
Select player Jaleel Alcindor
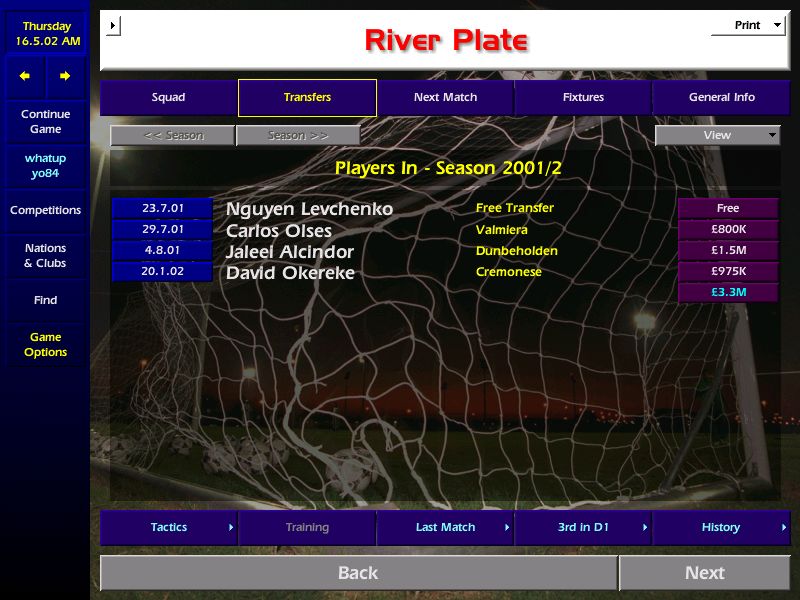click(290, 252)
